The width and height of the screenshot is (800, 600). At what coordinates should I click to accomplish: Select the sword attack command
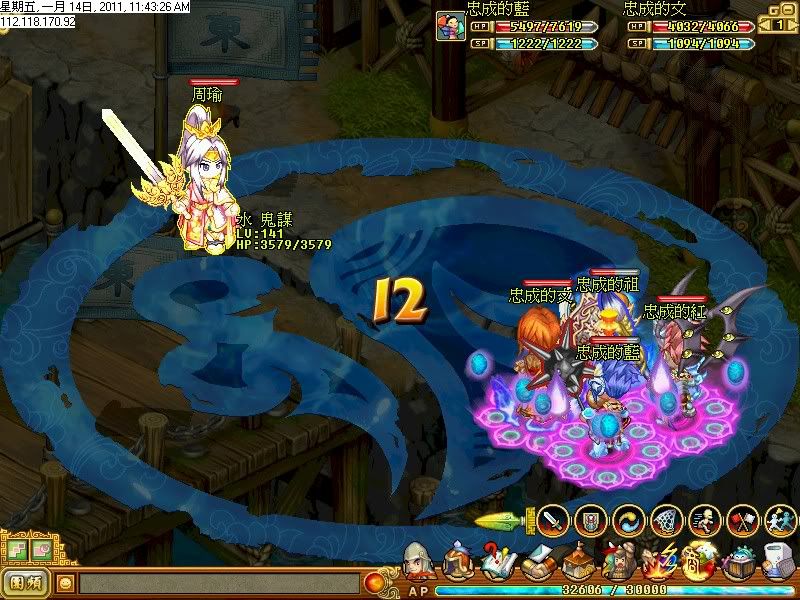point(553,520)
